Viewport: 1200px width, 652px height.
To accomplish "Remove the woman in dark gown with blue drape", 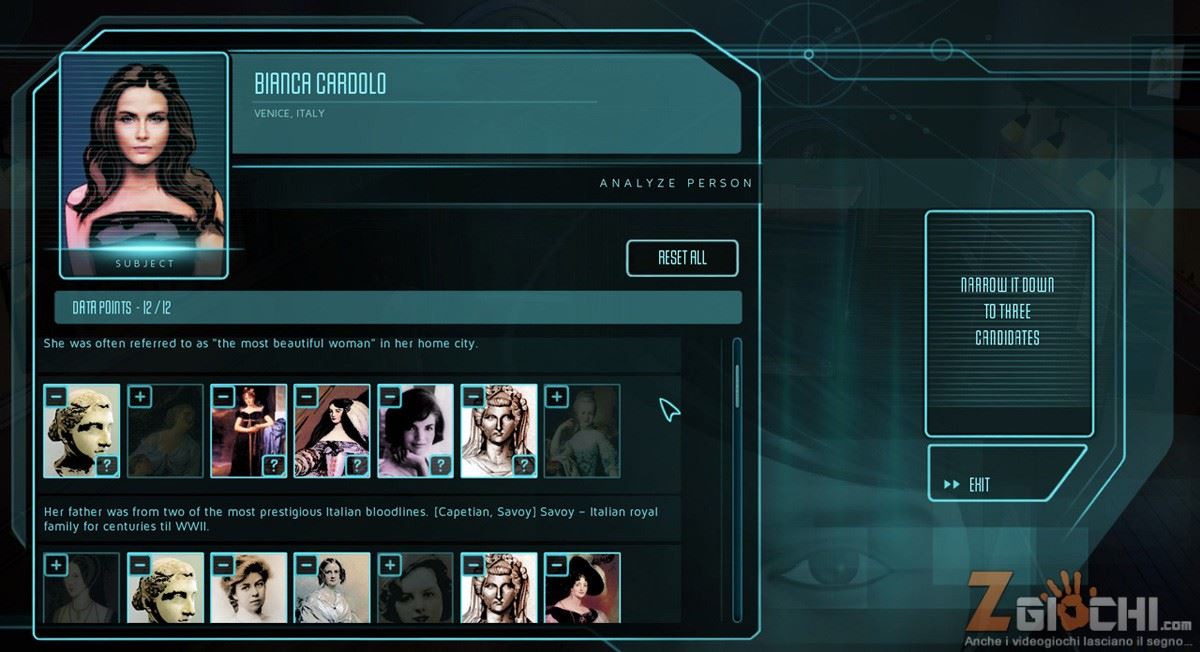I will point(224,397).
